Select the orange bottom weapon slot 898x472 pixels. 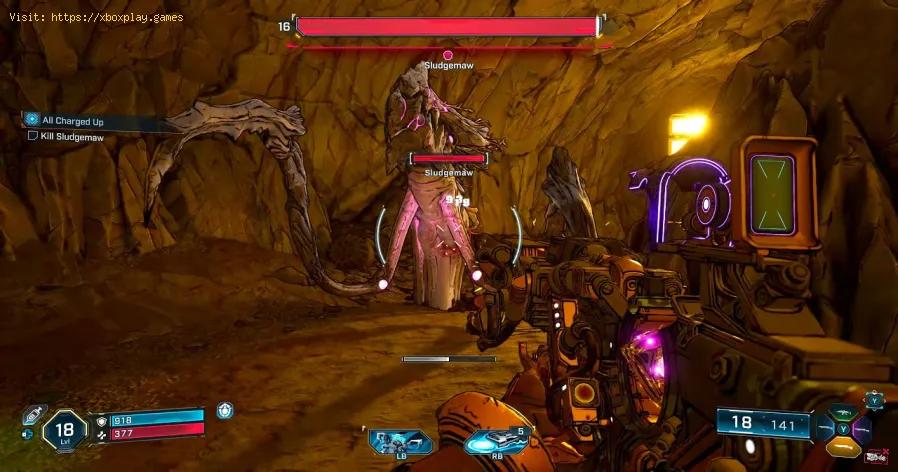tap(845, 447)
